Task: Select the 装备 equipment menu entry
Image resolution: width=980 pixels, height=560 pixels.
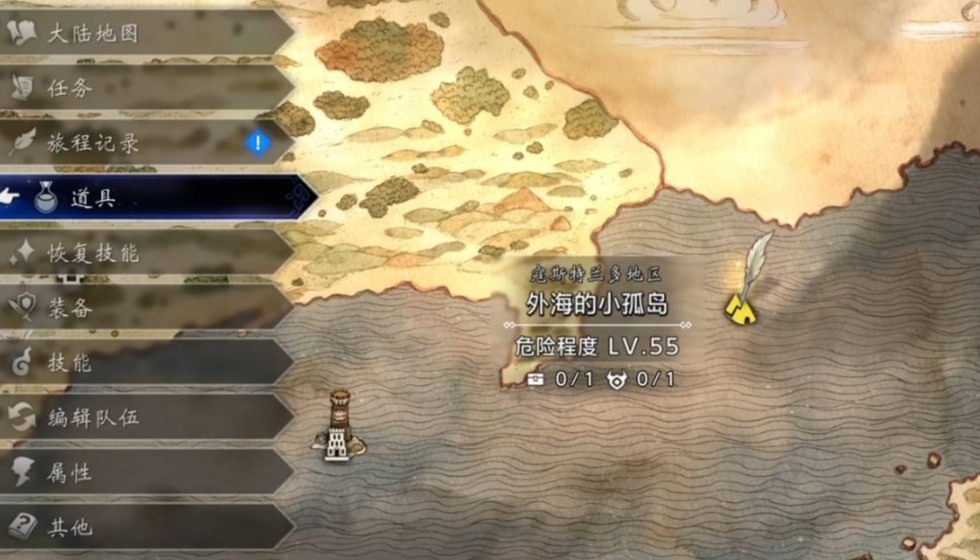Action: (x=140, y=308)
